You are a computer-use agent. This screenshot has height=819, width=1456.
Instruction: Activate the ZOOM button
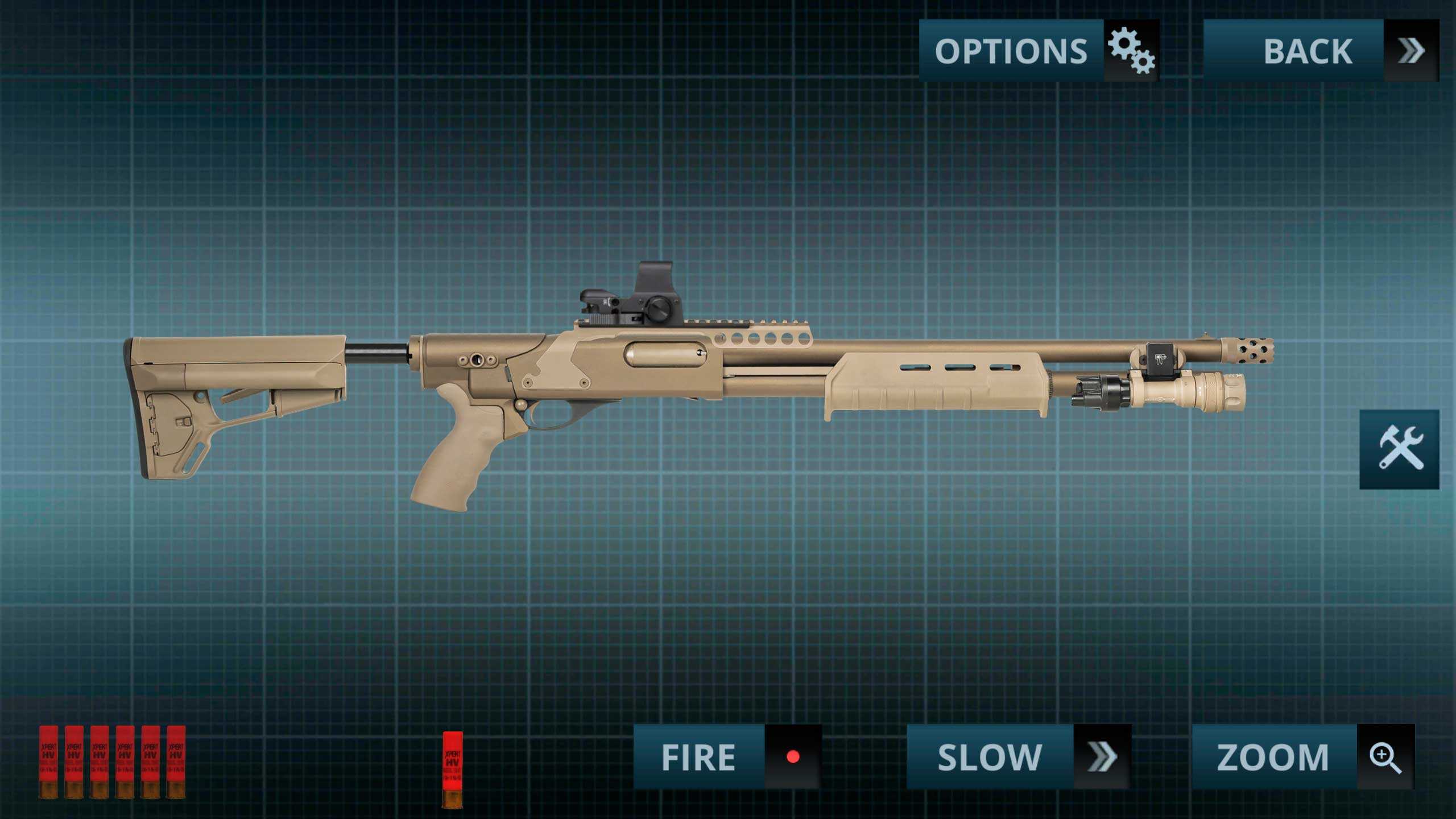[1302, 756]
